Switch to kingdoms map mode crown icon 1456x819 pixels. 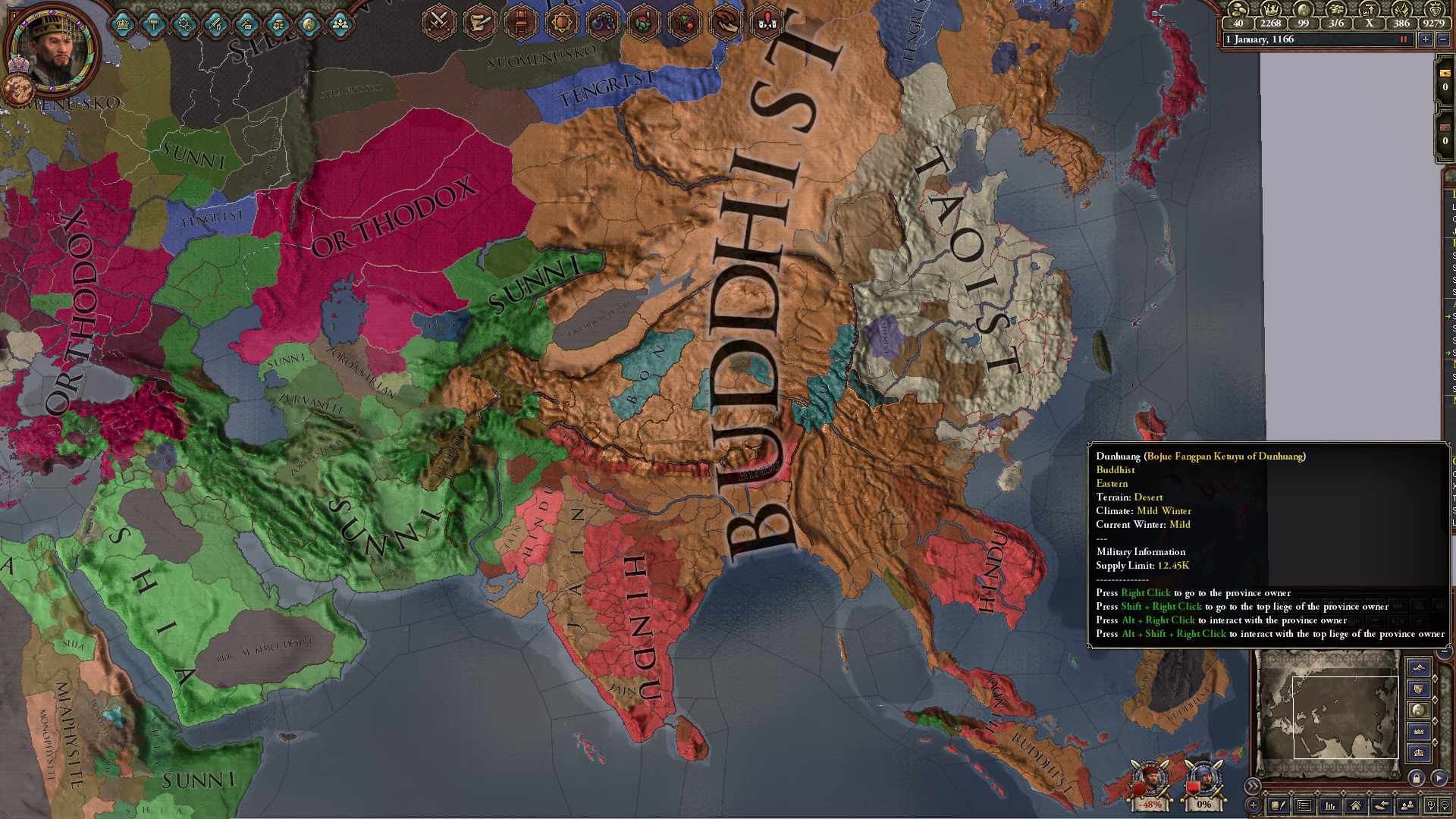1419,732
